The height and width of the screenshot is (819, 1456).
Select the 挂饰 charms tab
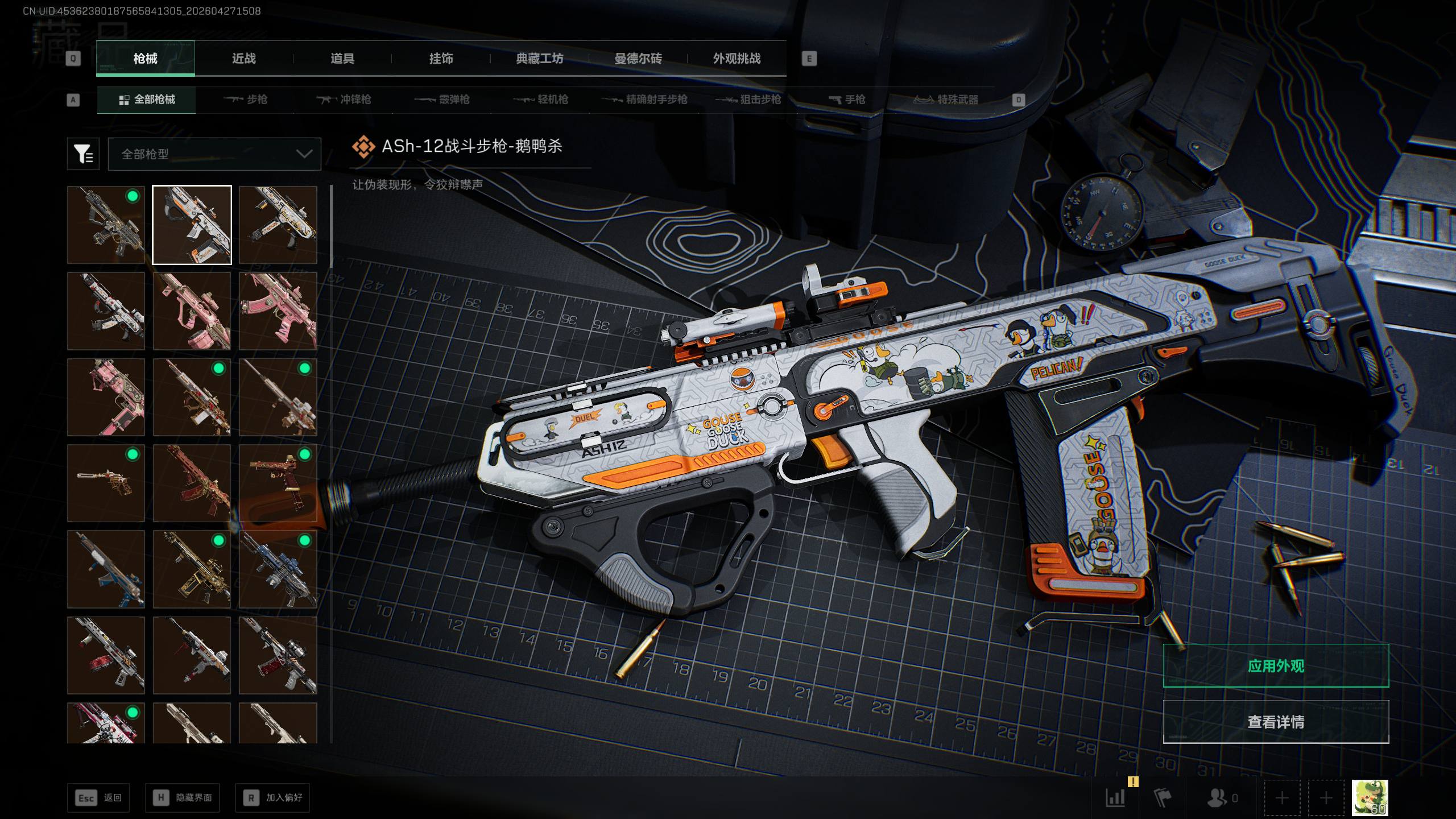pos(441,59)
